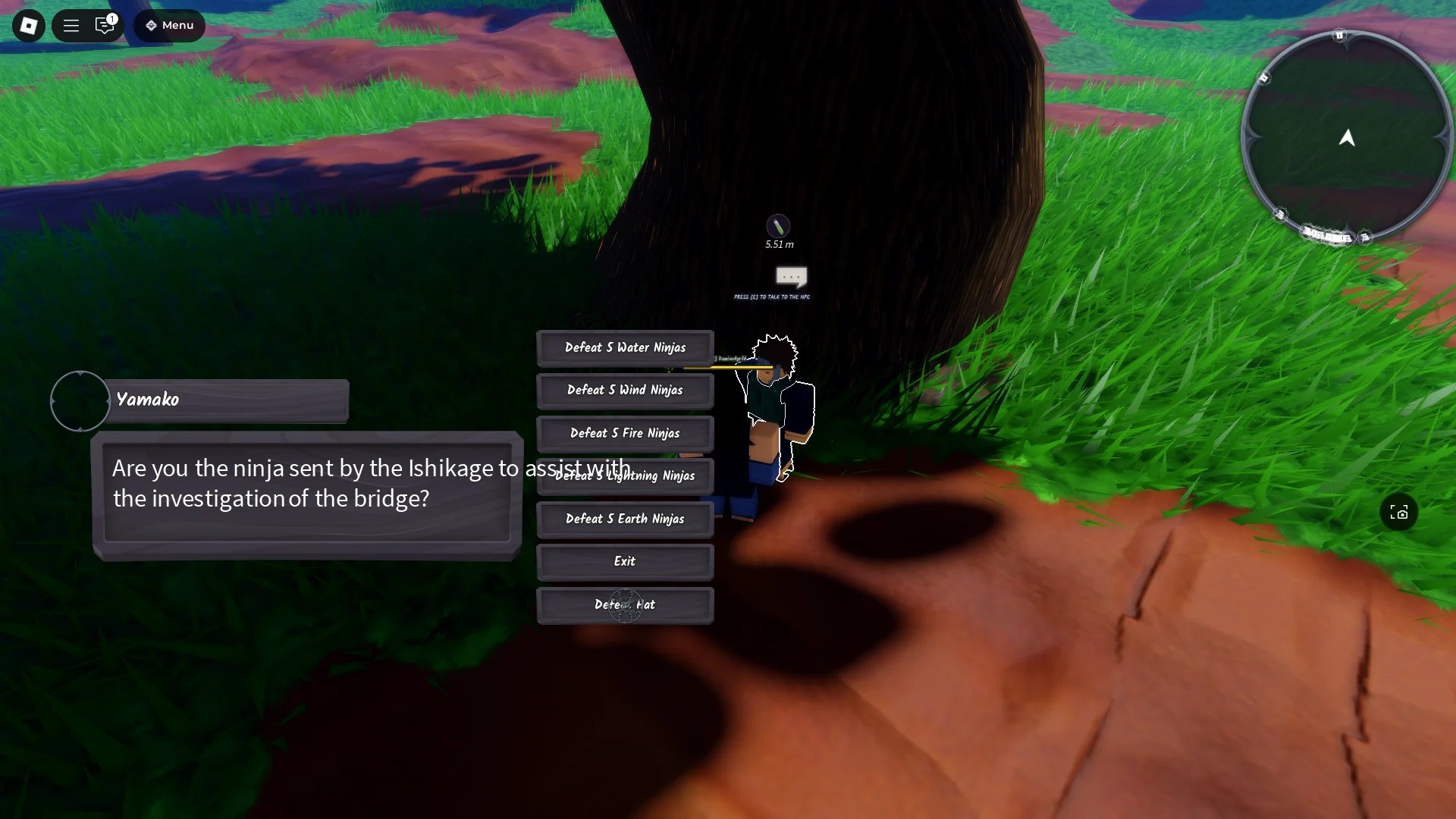Click the Roblox logo icon

tap(28, 25)
